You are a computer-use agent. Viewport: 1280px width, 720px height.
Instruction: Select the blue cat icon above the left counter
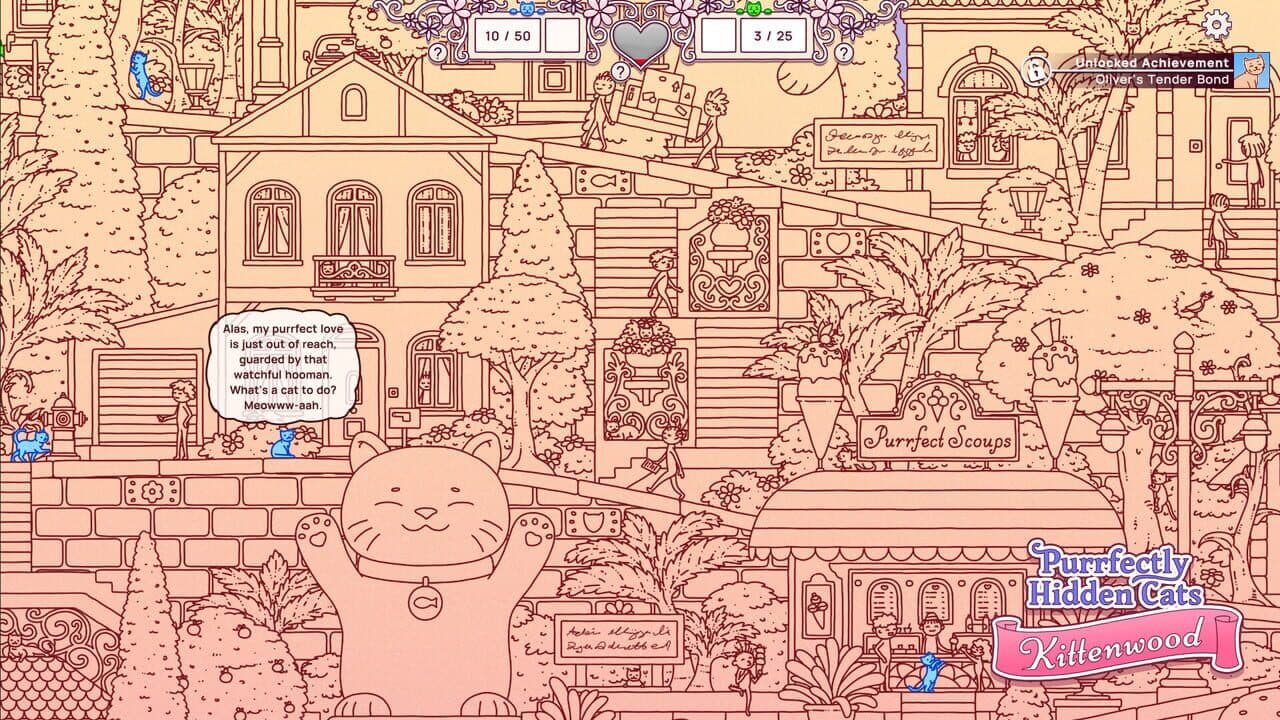pyautogui.click(x=528, y=10)
